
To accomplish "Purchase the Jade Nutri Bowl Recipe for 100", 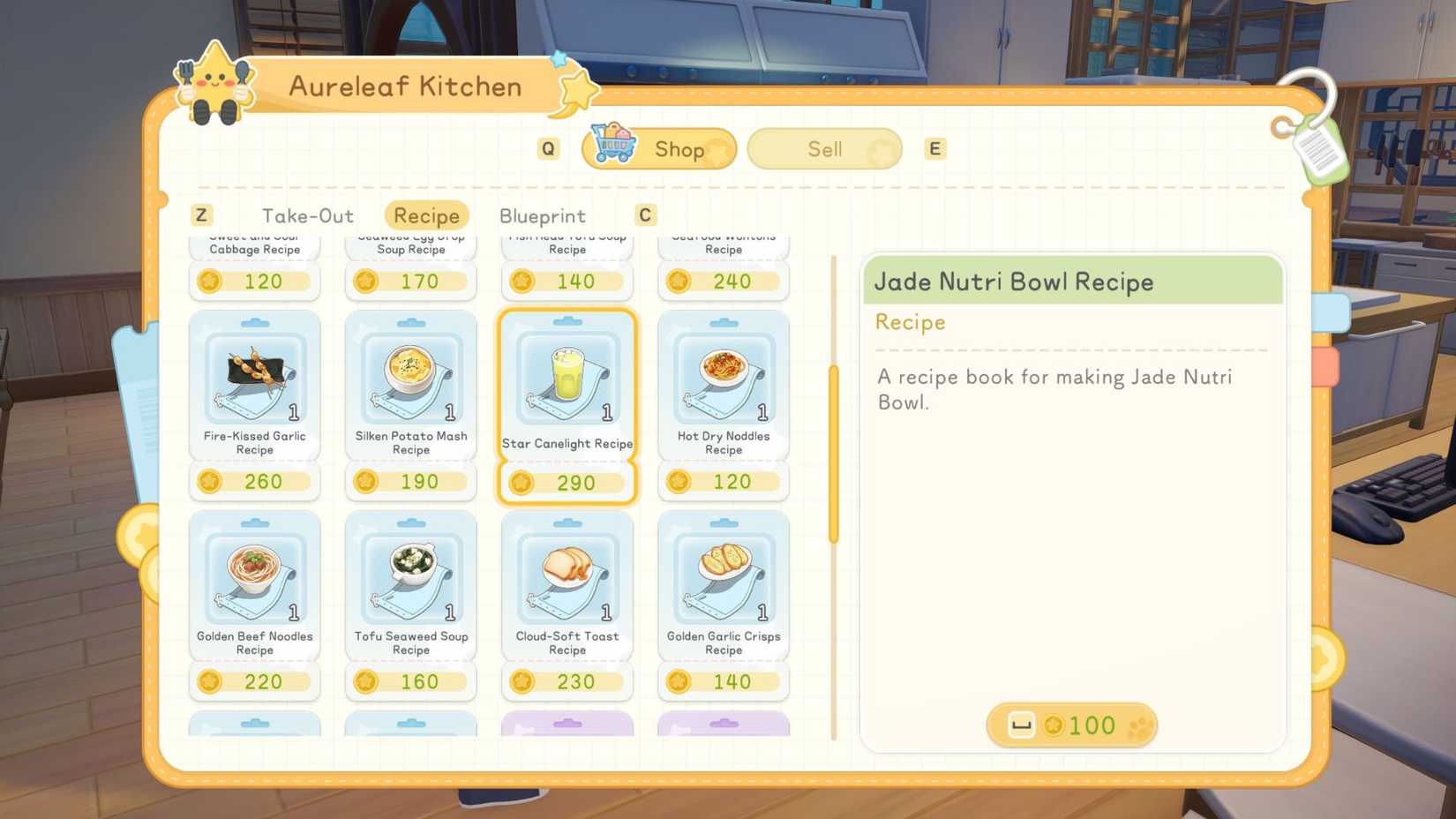I will point(1070,725).
